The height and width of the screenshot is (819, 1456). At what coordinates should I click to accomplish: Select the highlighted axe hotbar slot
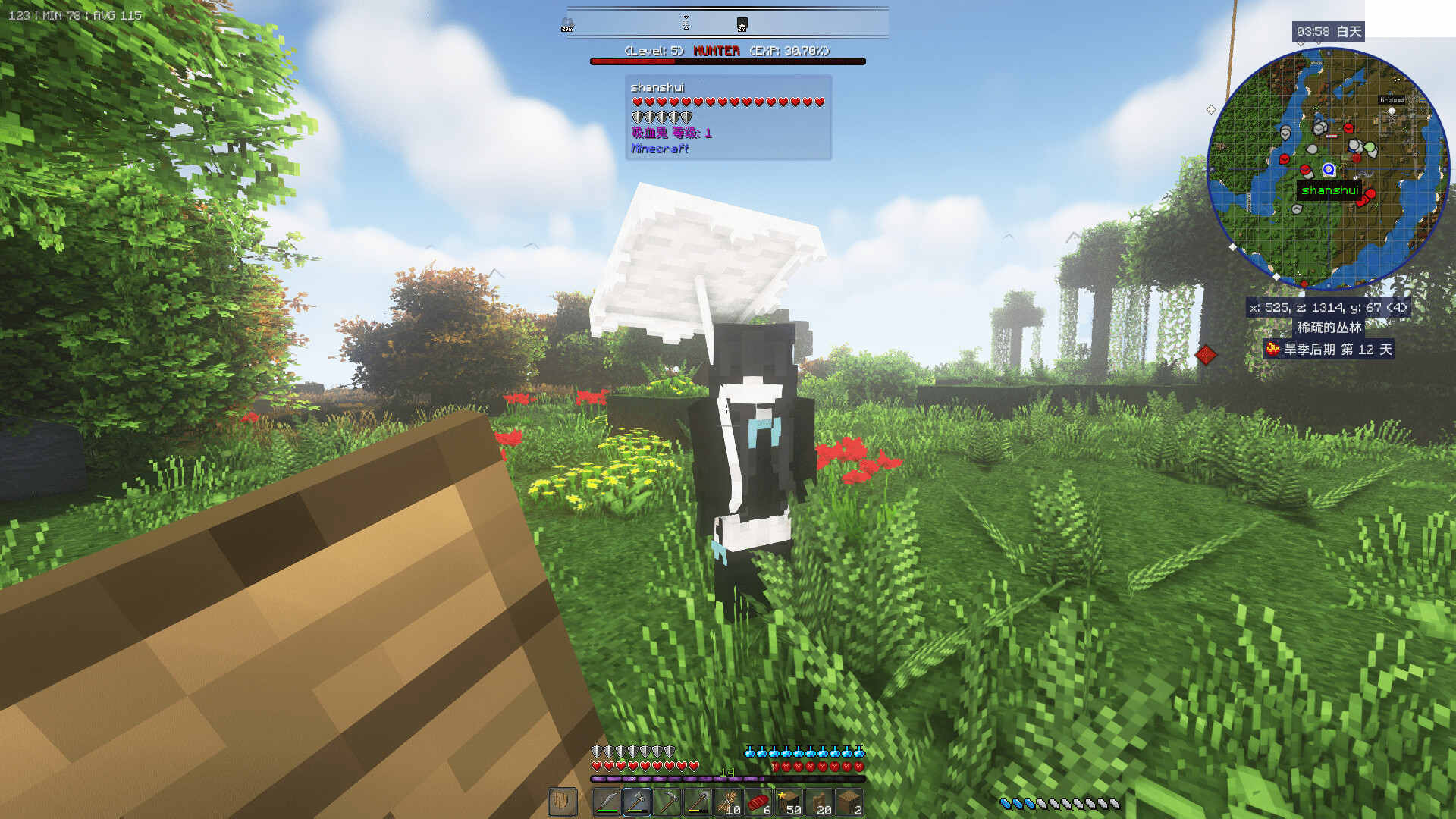[637, 802]
